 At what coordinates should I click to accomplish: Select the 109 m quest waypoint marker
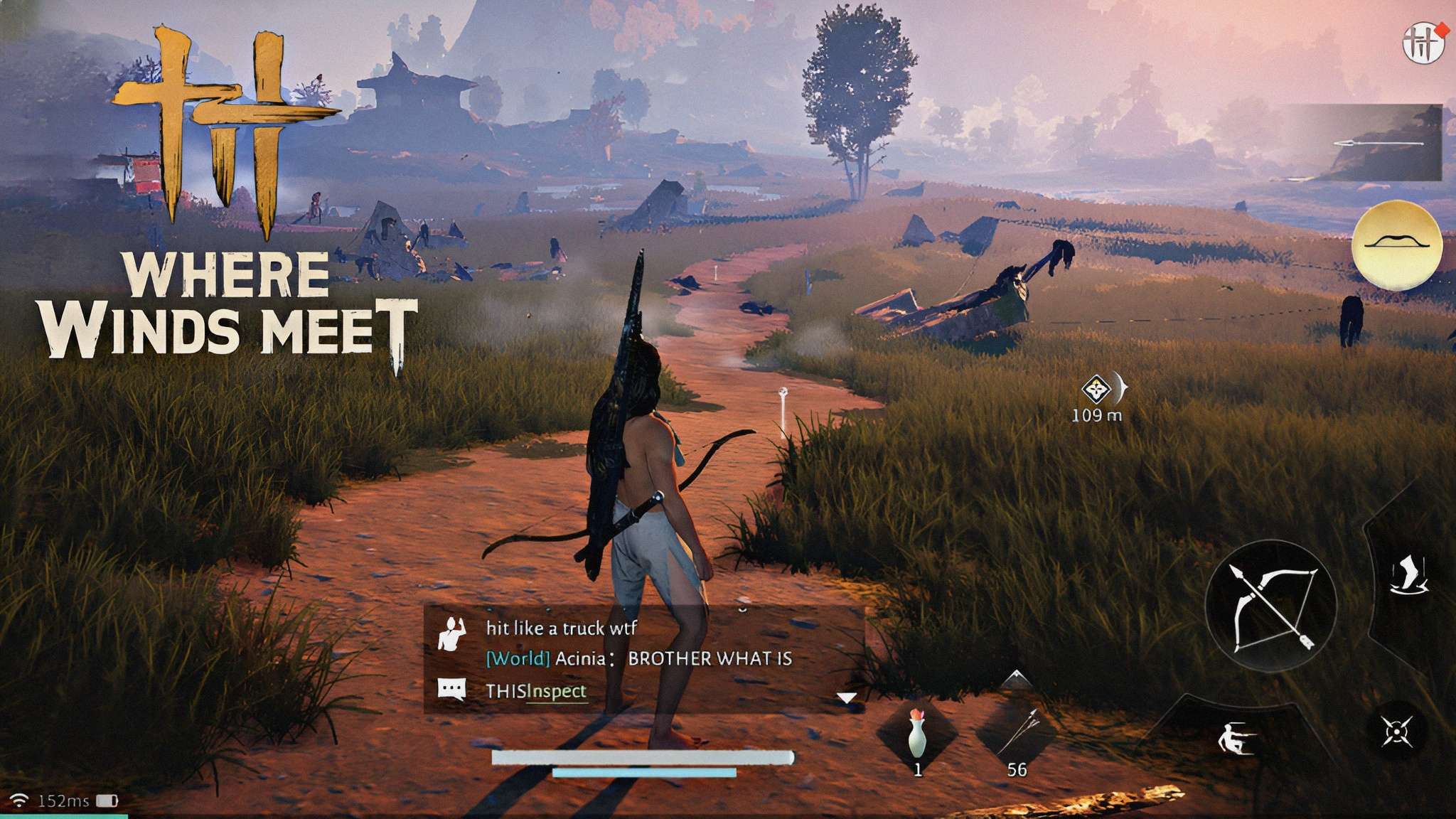coord(1096,390)
